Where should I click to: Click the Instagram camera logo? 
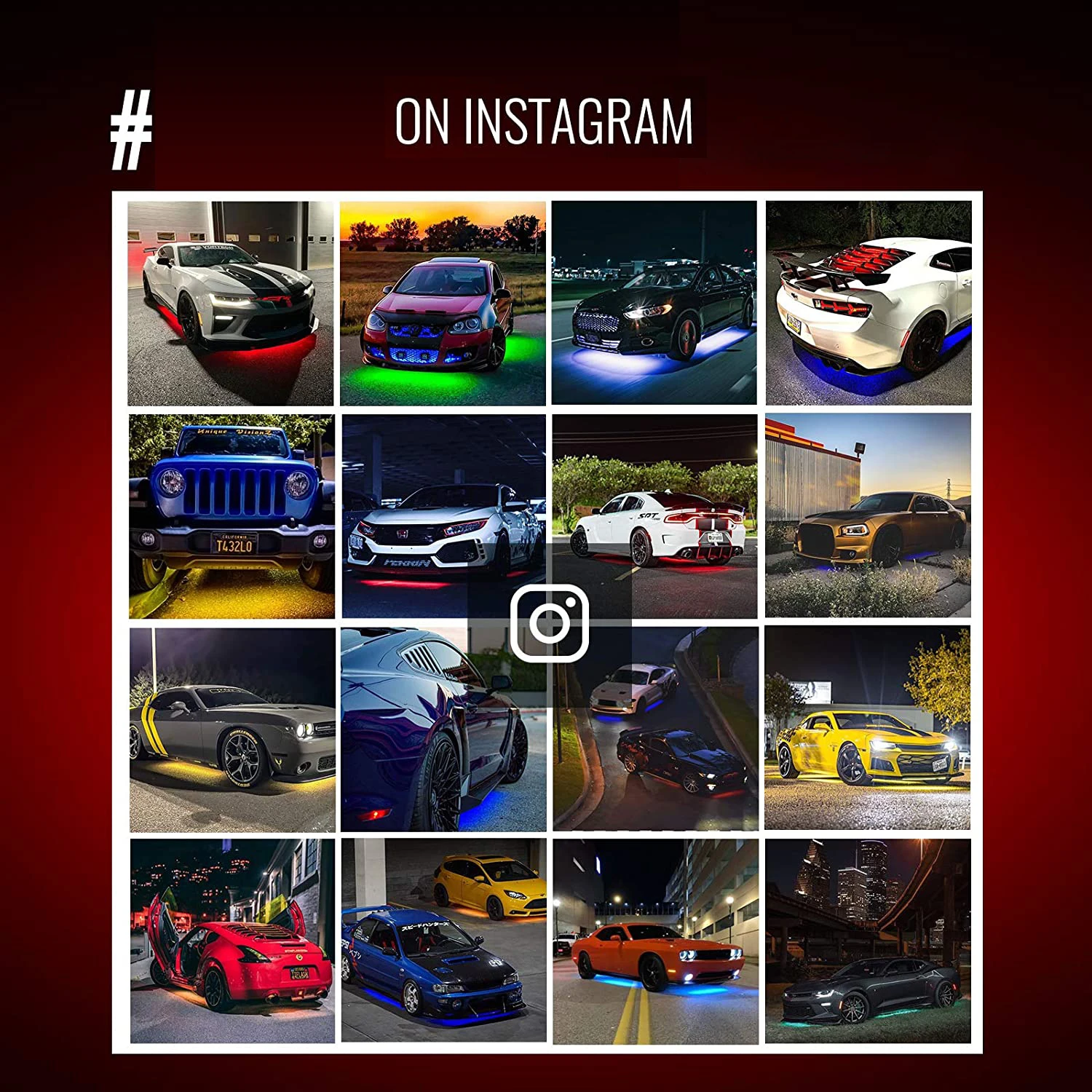(550, 623)
